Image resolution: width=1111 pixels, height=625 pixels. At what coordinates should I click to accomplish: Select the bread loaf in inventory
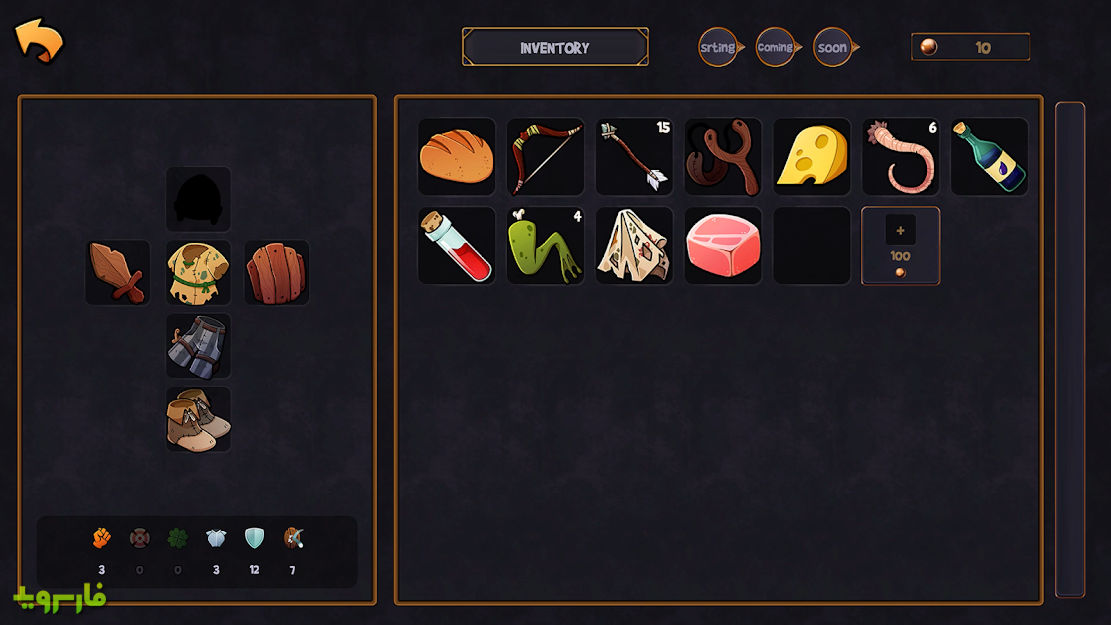(x=456, y=157)
